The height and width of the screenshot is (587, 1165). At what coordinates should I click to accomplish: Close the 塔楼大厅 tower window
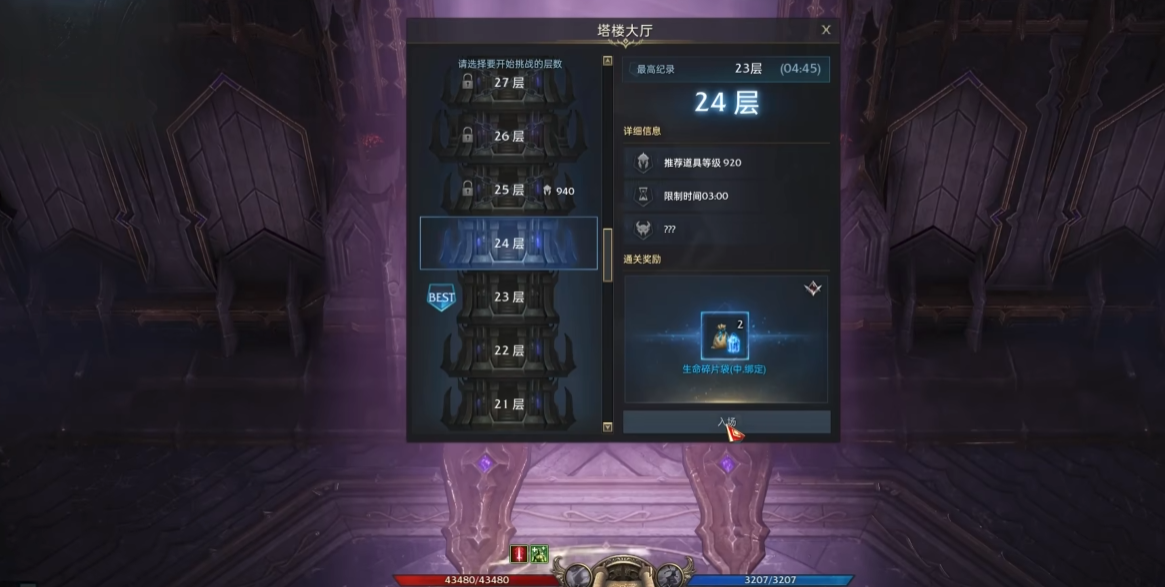[826, 30]
